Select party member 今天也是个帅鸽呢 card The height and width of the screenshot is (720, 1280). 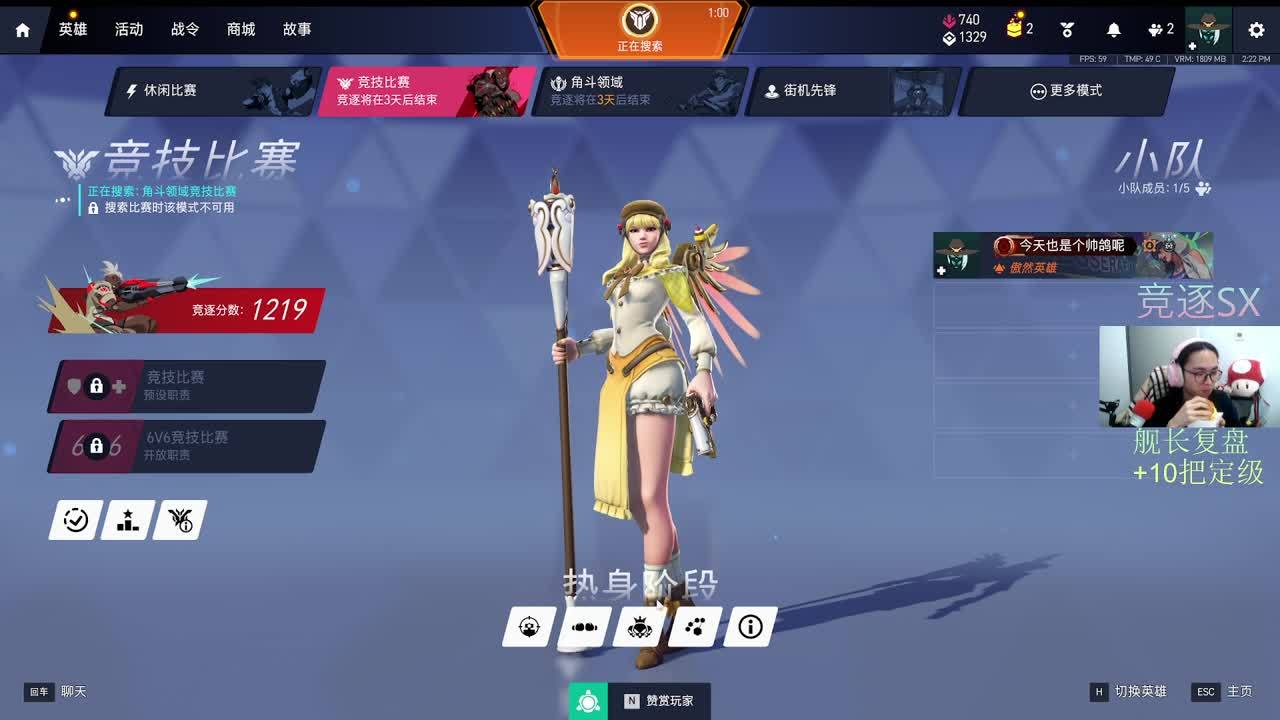coord(1072,256)
